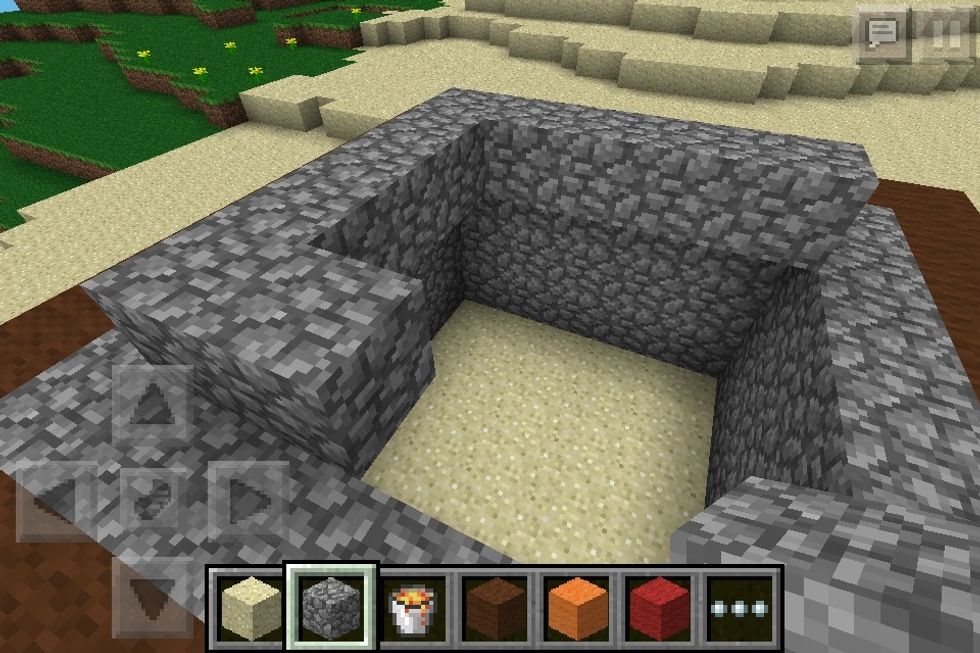Pick the brown wool block slot

click(494, 606)
